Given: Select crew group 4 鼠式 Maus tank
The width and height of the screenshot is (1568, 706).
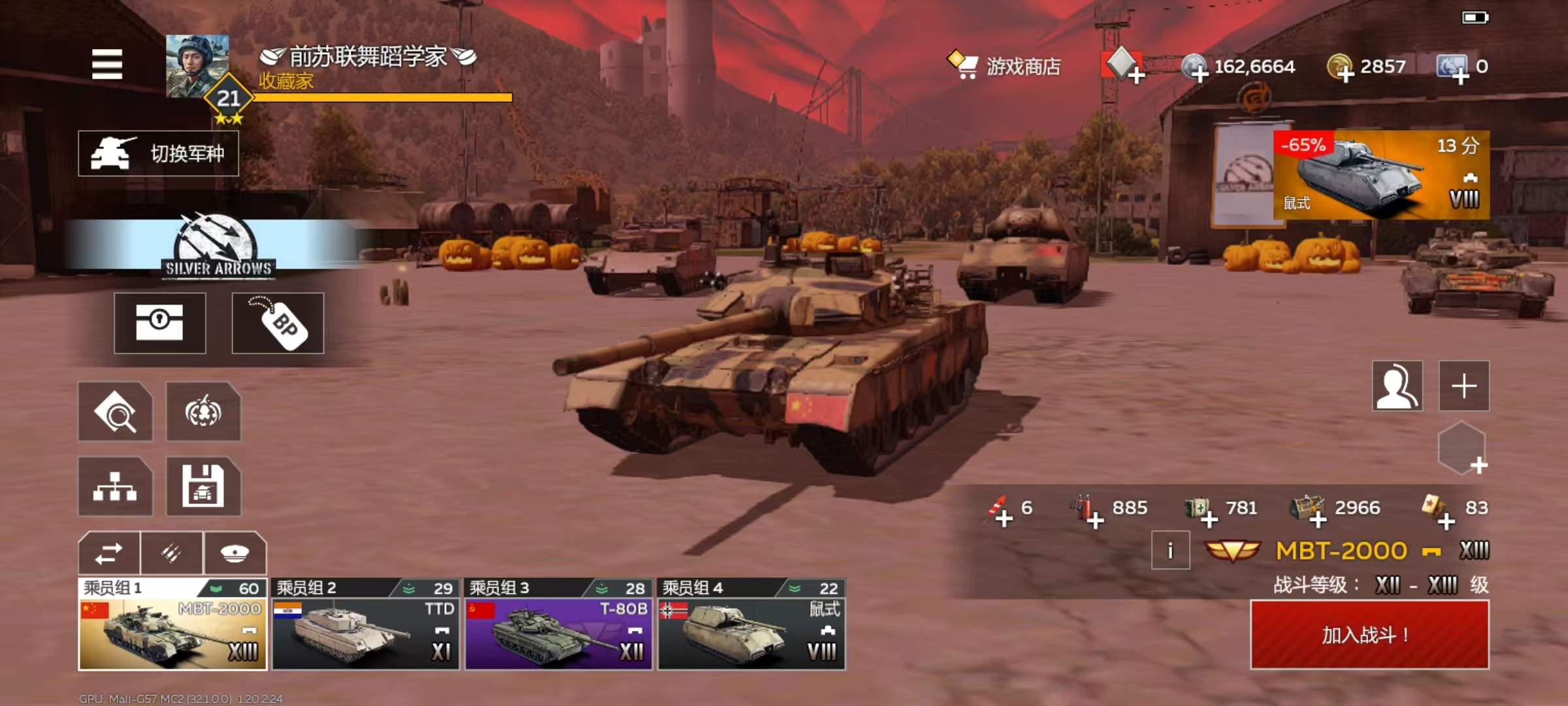Looking at the screenshot, I should pos(751,625).
